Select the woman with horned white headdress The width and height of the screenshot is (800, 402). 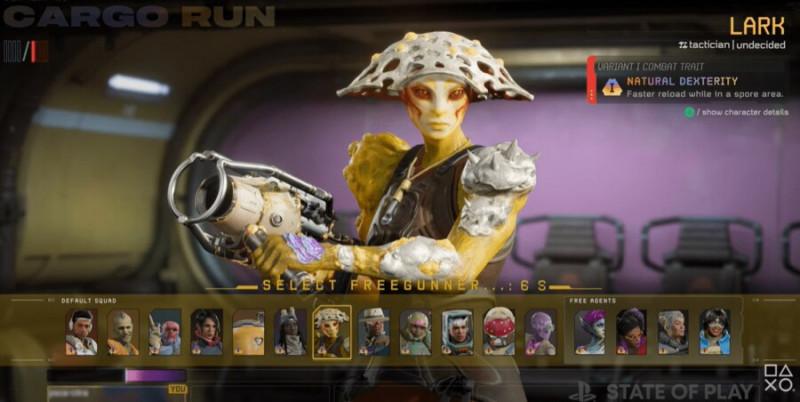pos(290,332)
